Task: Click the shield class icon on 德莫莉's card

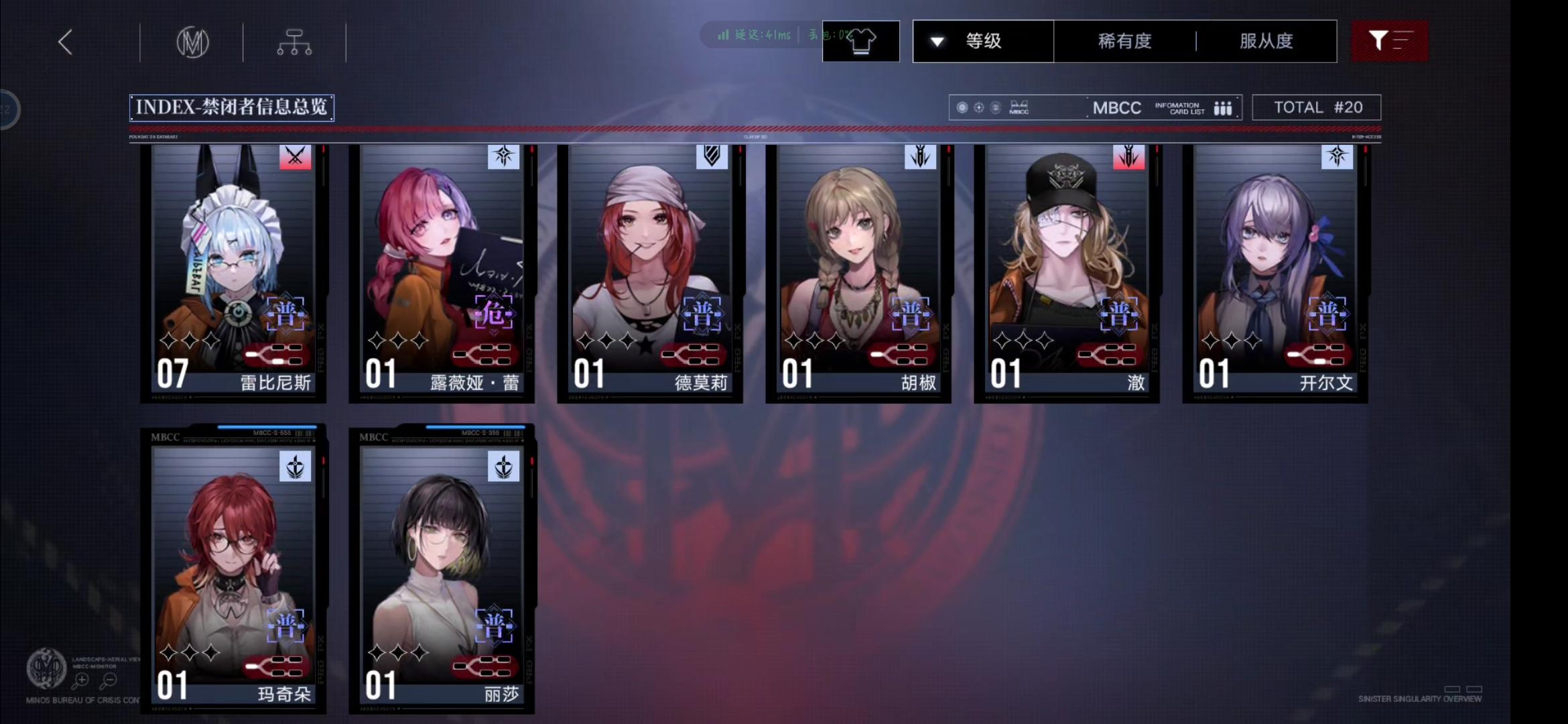Action: (712, 158)
